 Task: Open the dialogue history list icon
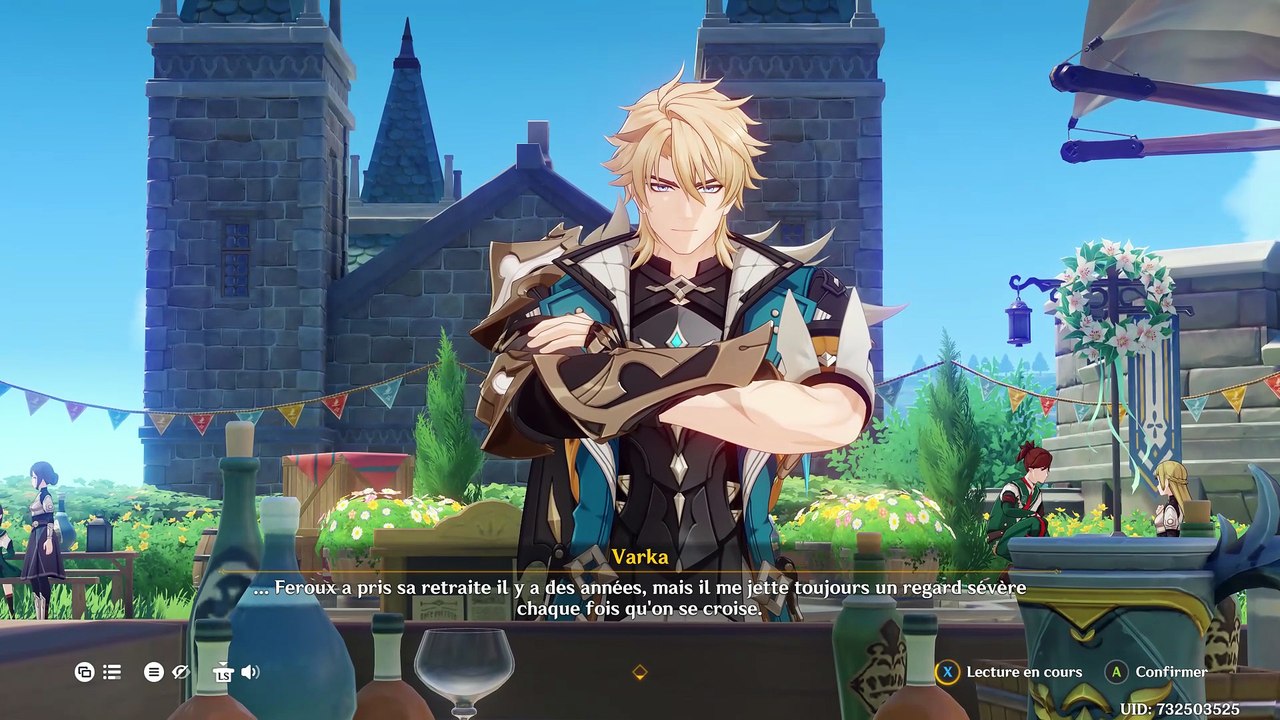111,672
